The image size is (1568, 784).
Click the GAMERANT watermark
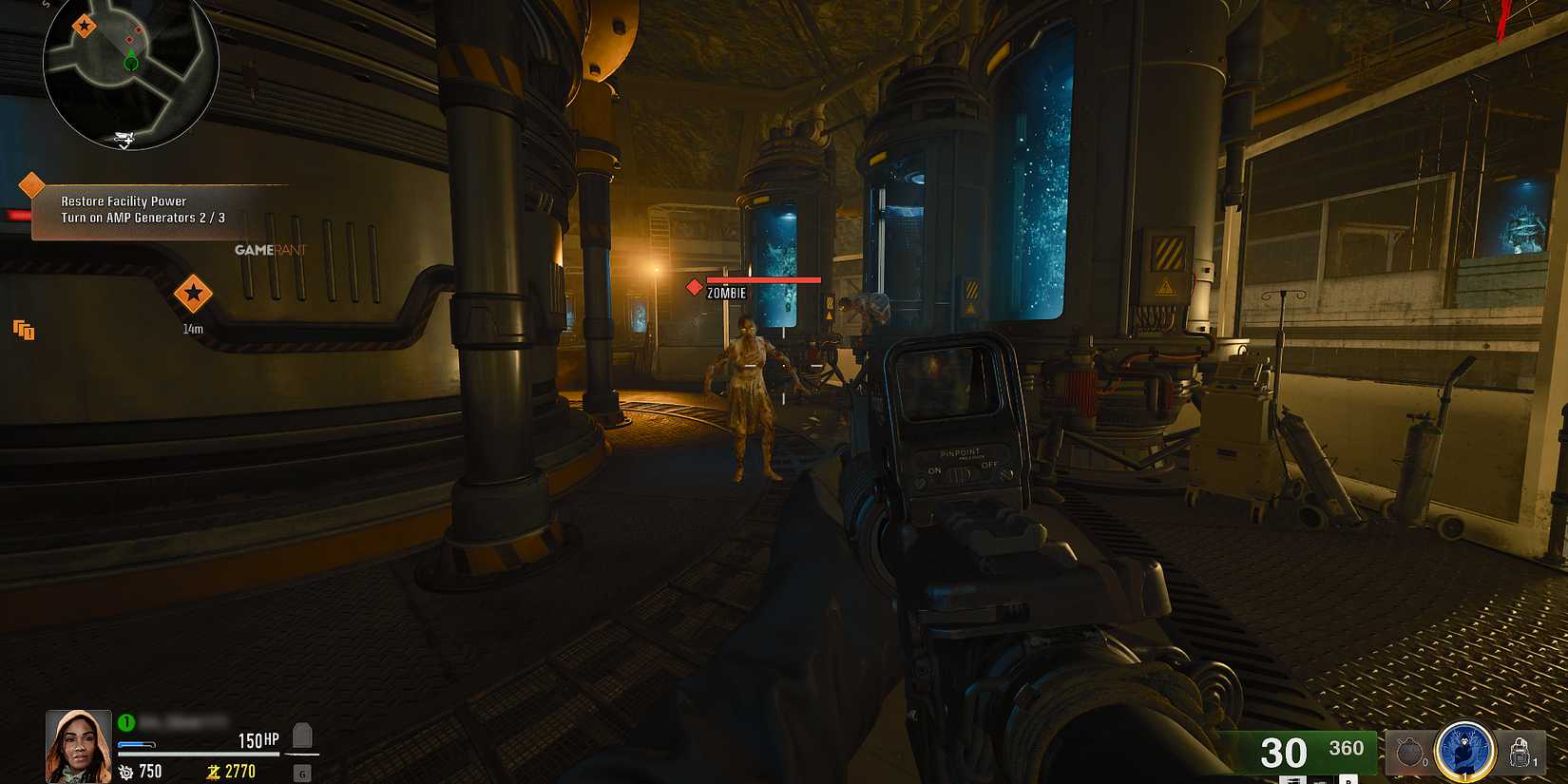(270, 248)
